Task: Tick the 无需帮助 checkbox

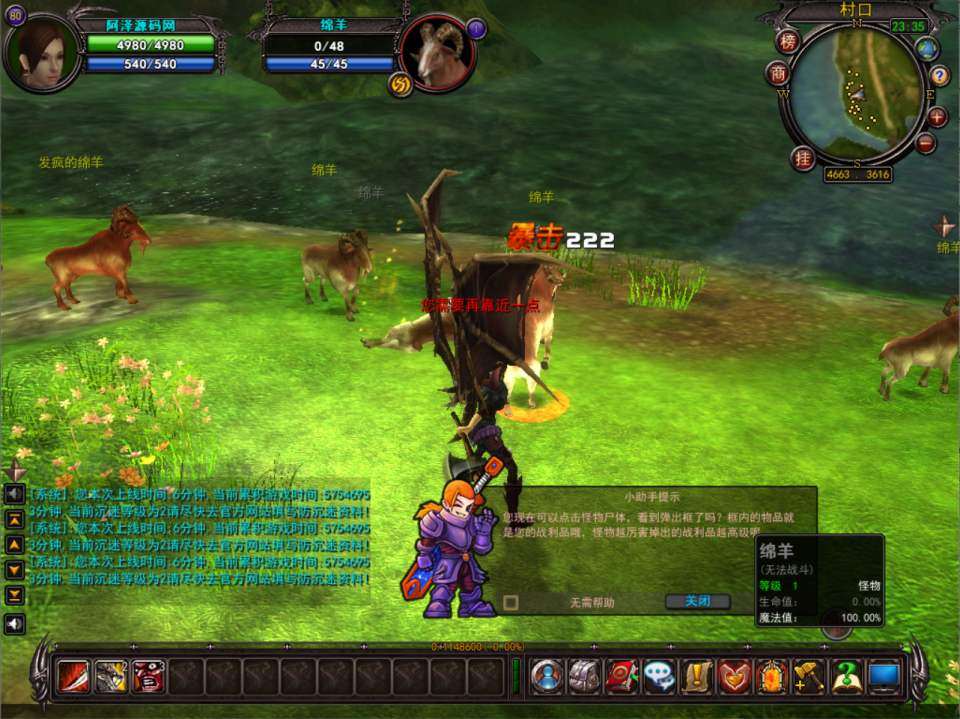Action: 511,603
